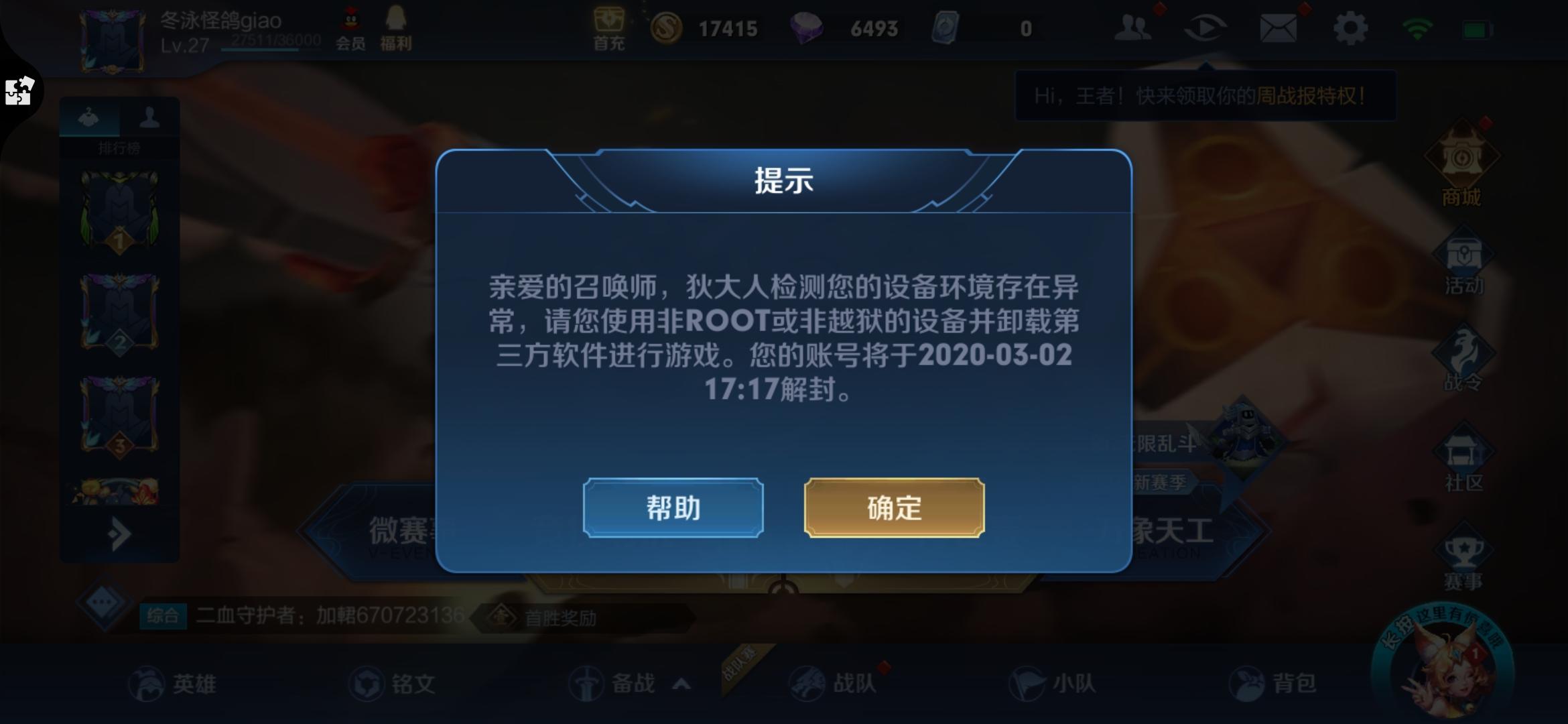
Task: Open the 综合 filter selector
Action: click(164, 613)
